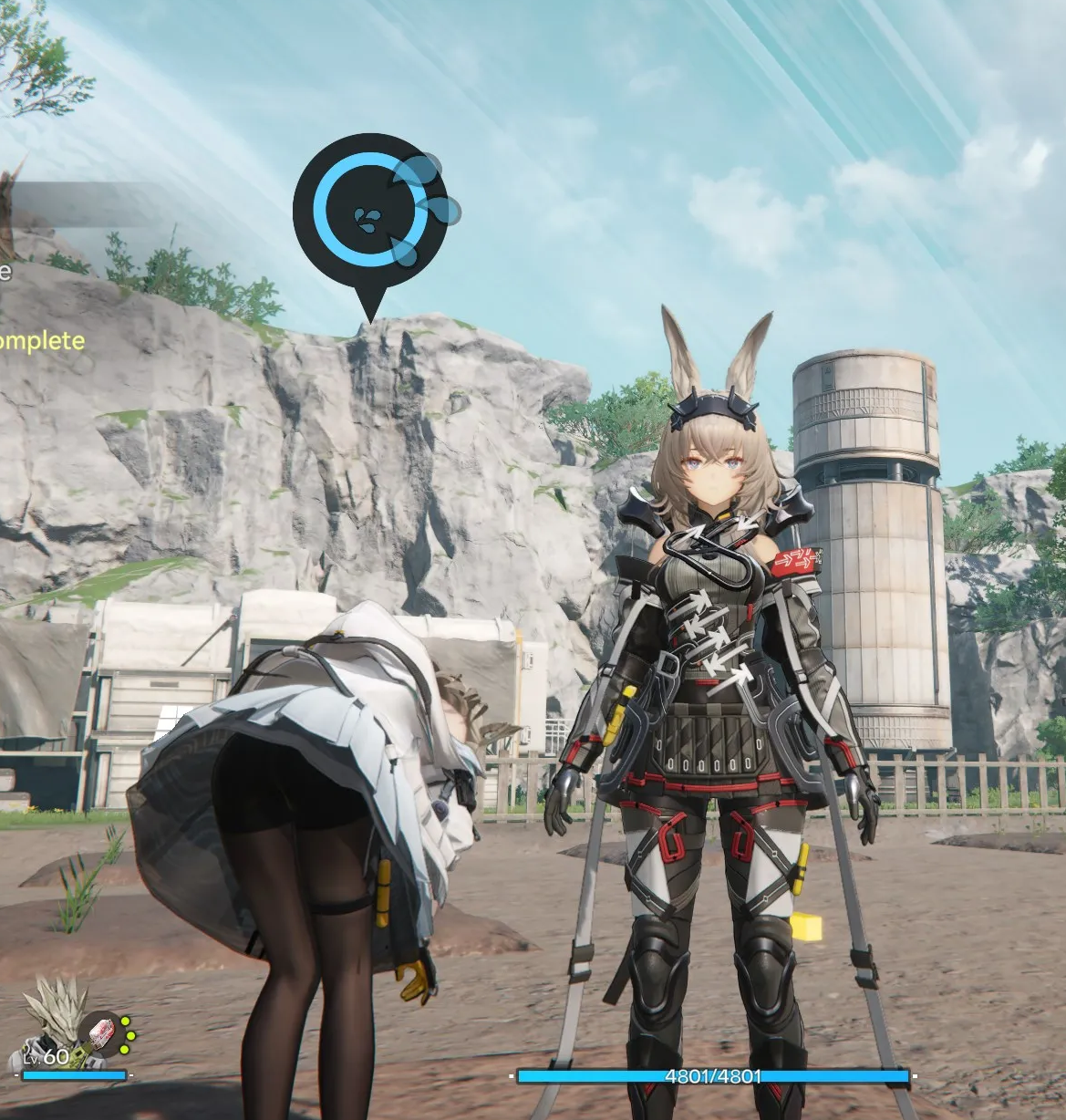The width and height of the screenshot is (1066, 1120).
Task: Select the water droplet marker bubble
Action: [369, 213]
